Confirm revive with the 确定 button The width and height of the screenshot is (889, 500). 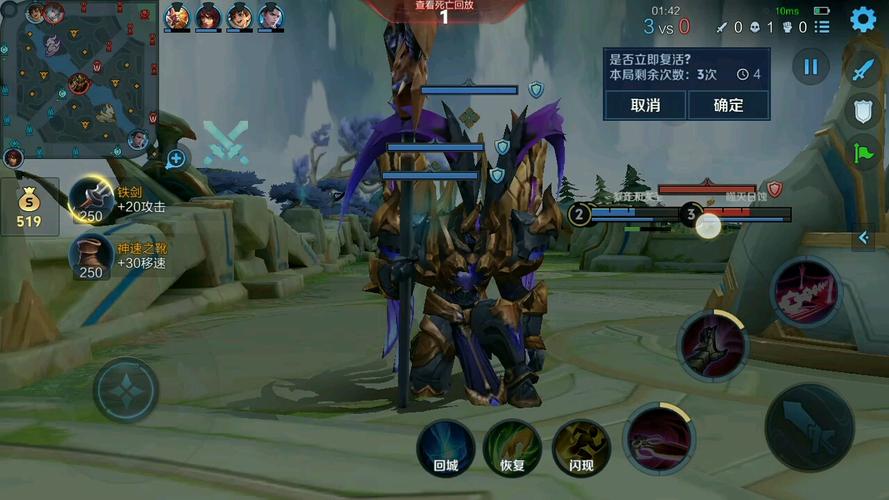click(728, 105)
